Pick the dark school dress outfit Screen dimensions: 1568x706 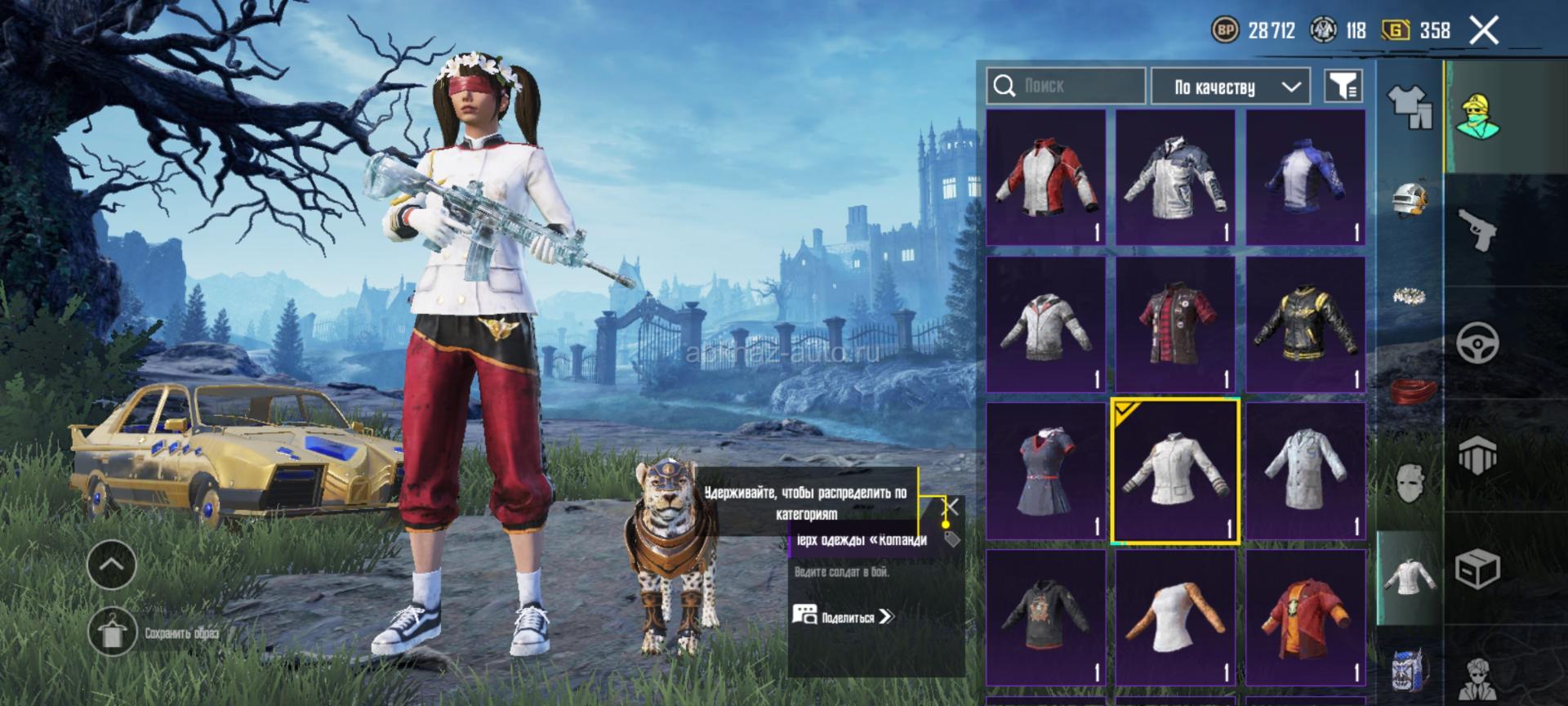tap(1046, 471)
